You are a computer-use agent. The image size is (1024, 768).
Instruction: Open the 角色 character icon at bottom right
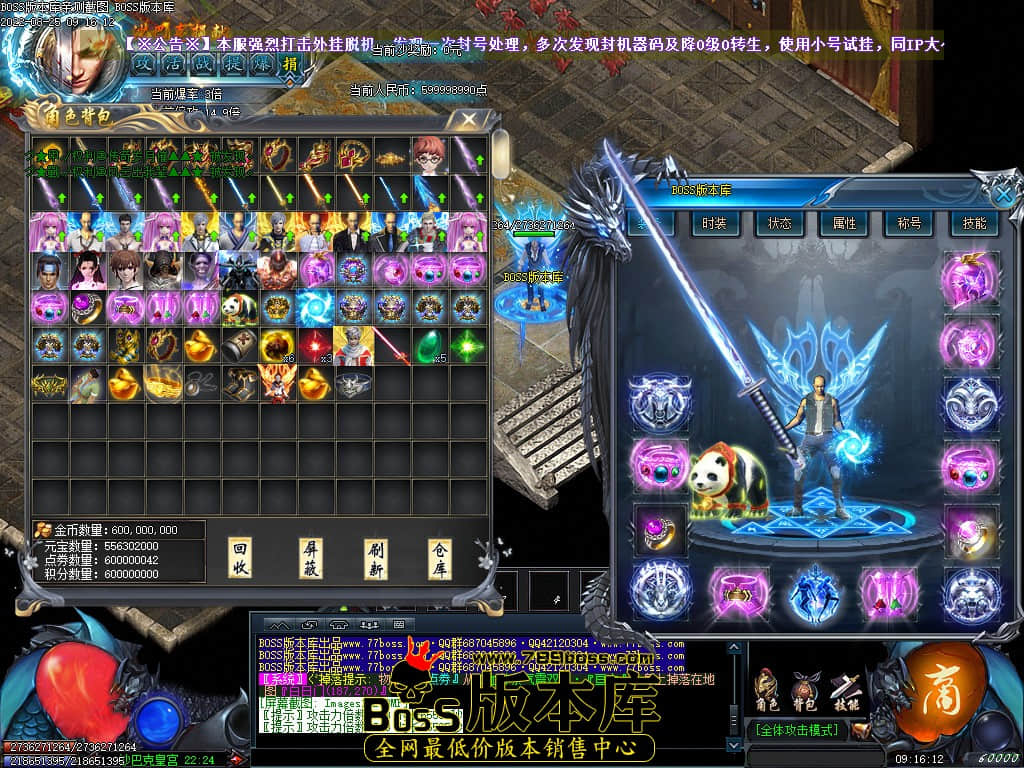point(767,690)
